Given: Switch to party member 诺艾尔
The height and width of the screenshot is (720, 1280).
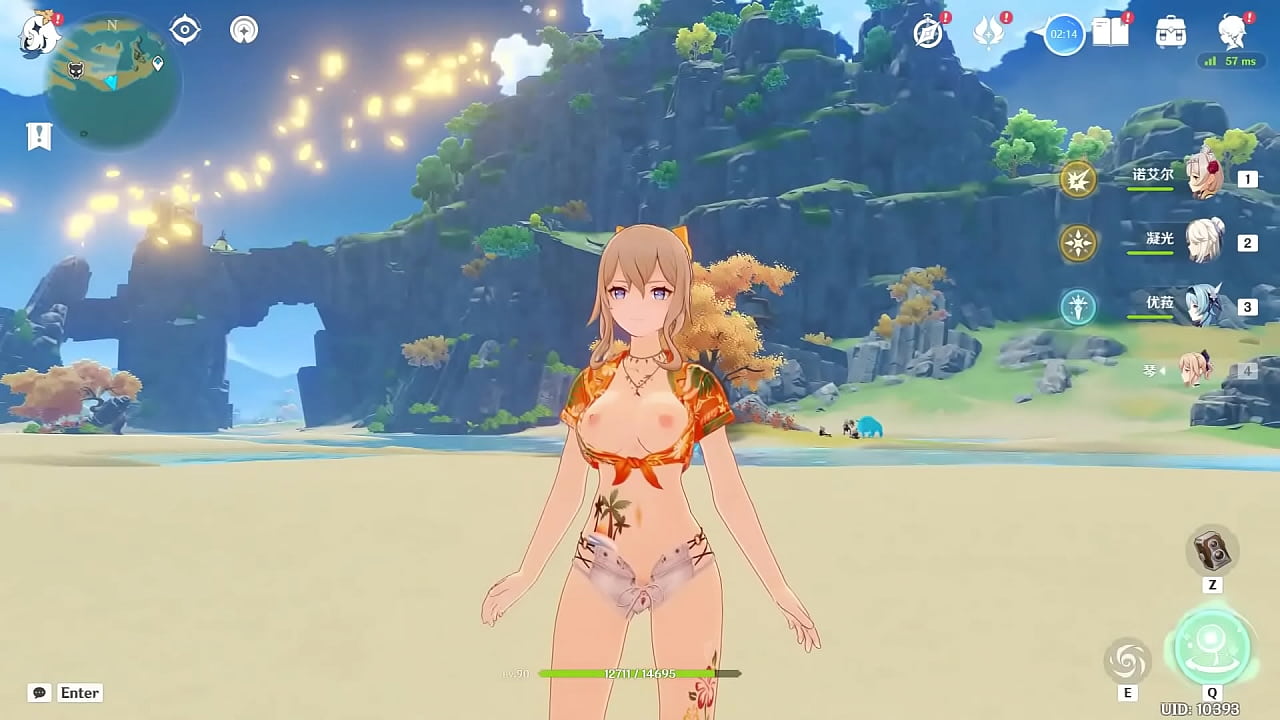Looking at the screenshot, I should [1204, 178].
